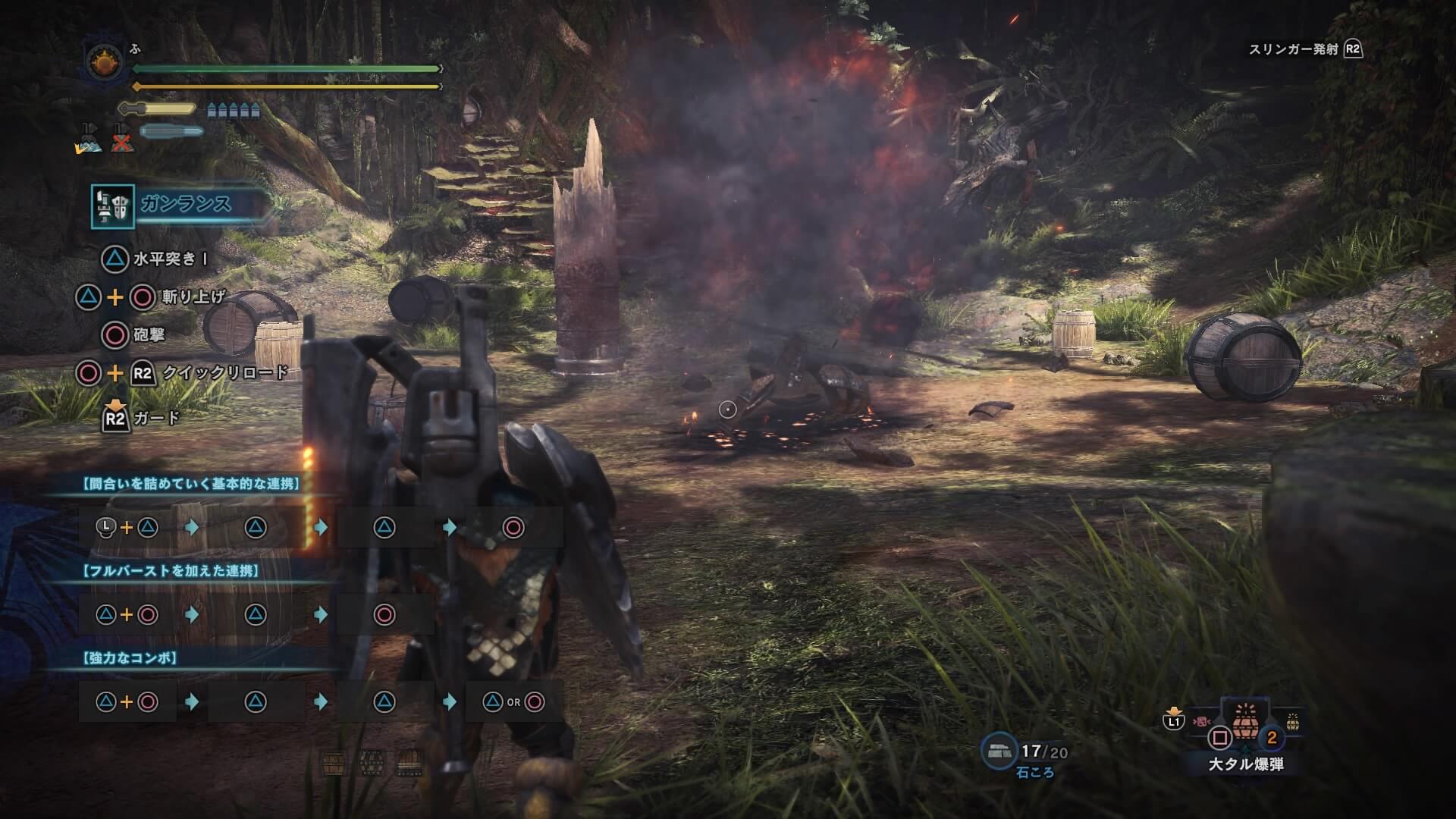1456x819 pixels.
Task: Choose the small barrel bomb on the item bar
Action: 1292,721
